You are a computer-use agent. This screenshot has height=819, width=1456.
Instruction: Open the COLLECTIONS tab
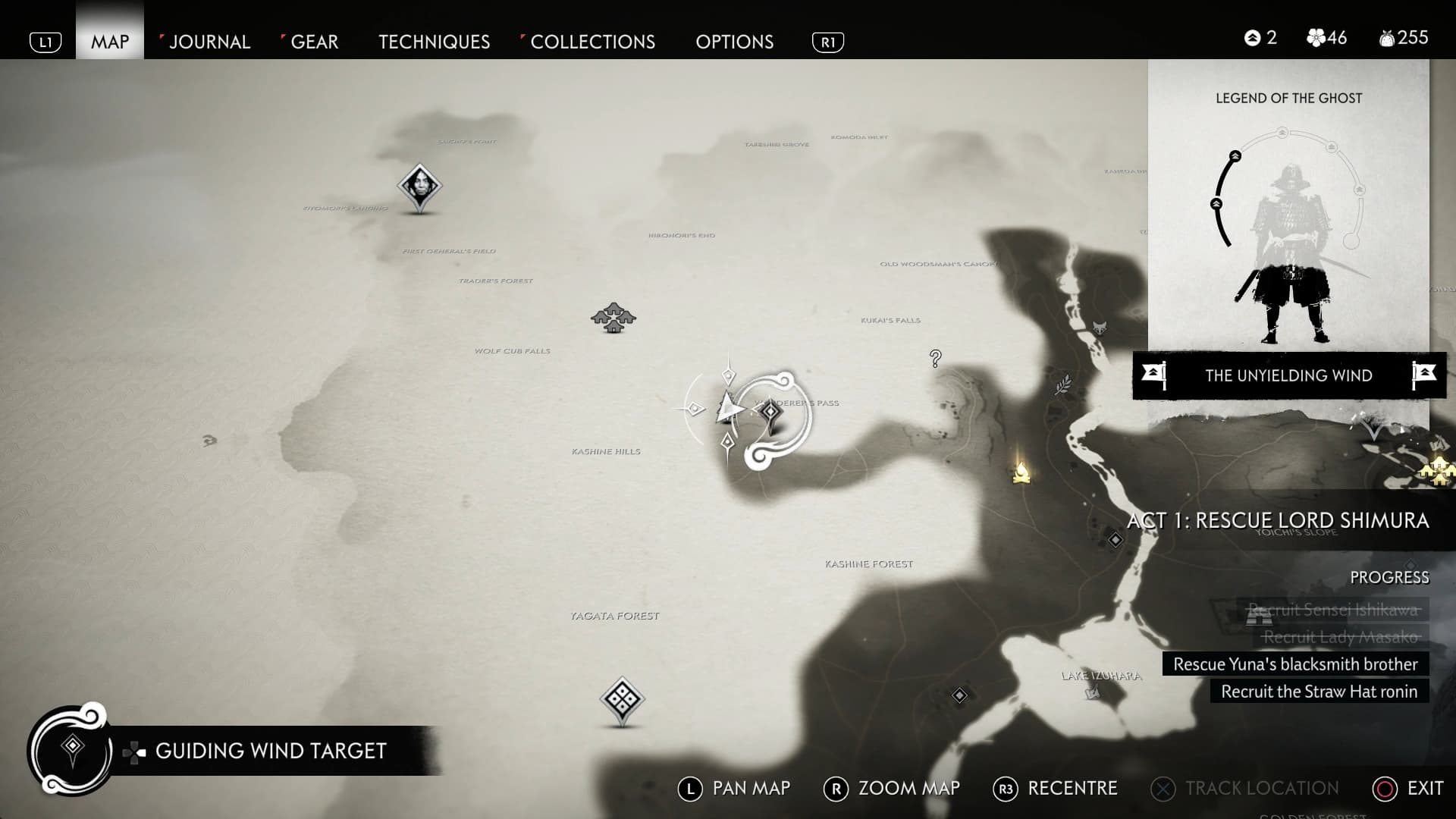pos(593,42)
